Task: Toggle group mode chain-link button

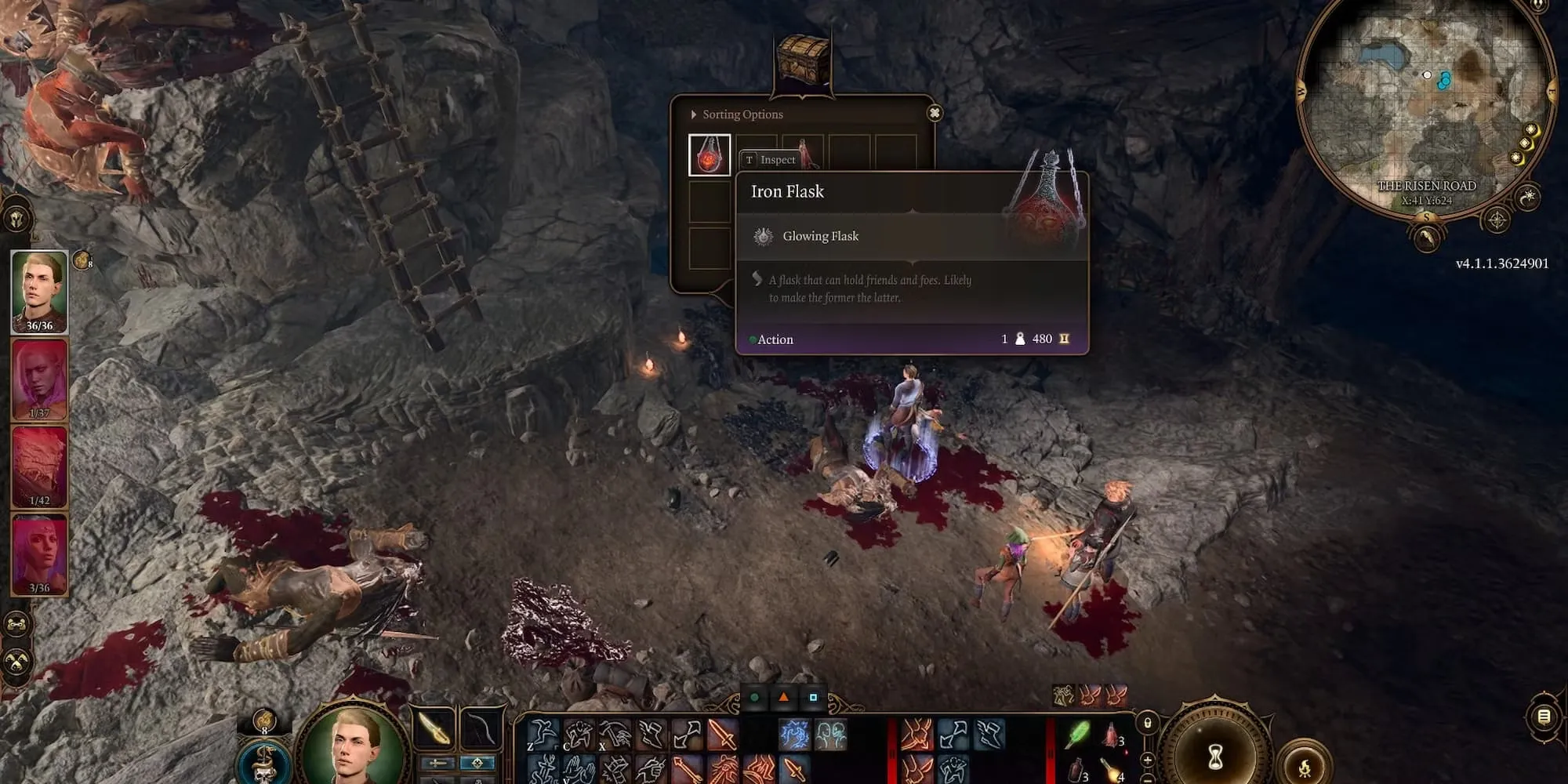Action: 17,625
